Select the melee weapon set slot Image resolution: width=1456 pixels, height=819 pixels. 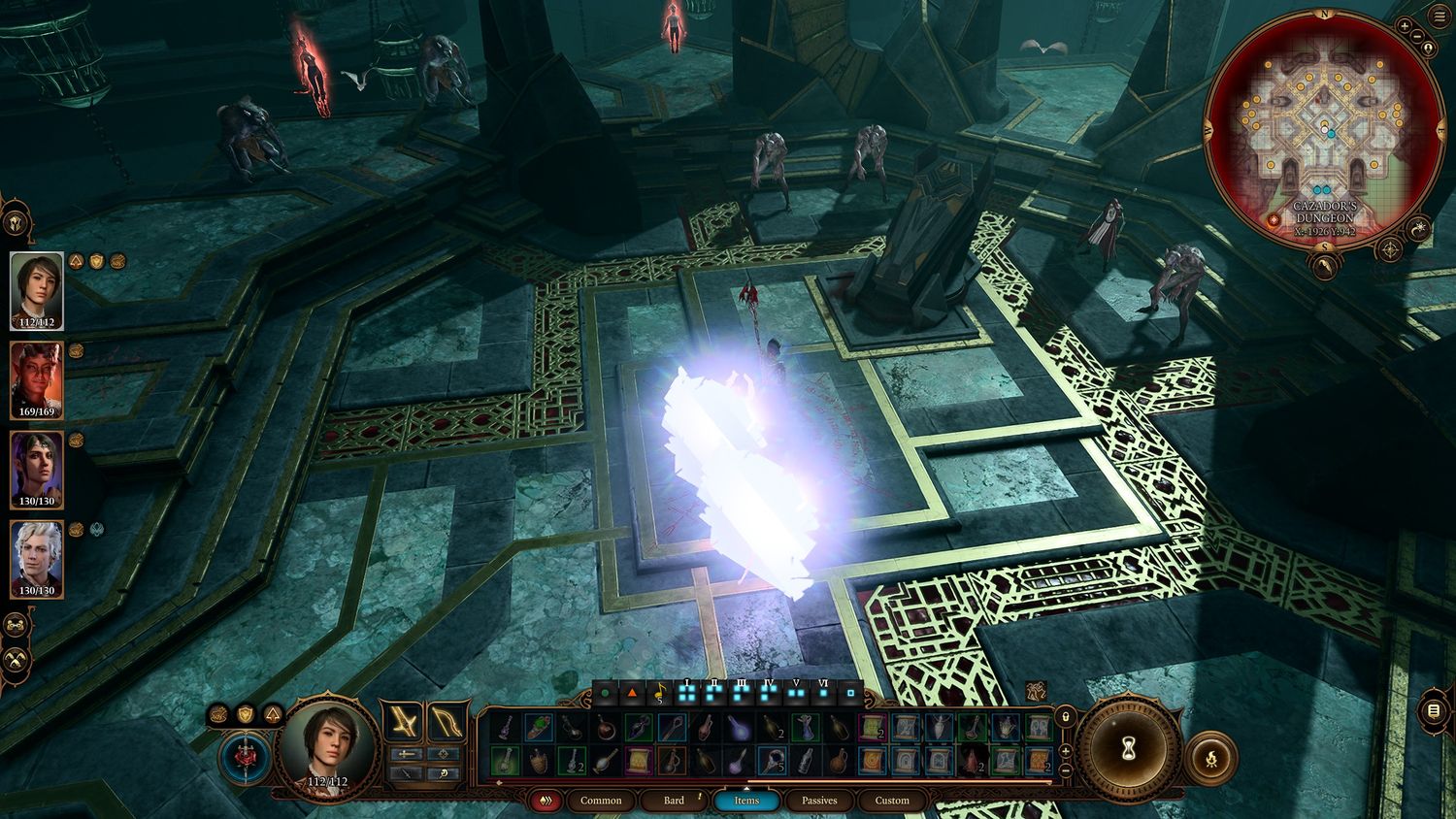pos(401,722)
